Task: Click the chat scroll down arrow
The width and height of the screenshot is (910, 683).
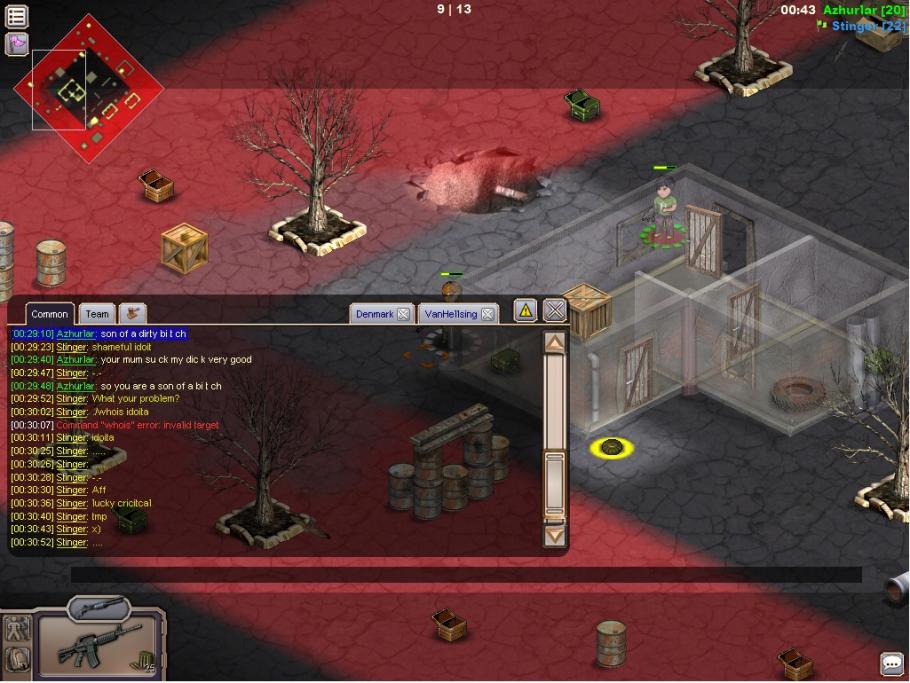Action: (554, 535)
